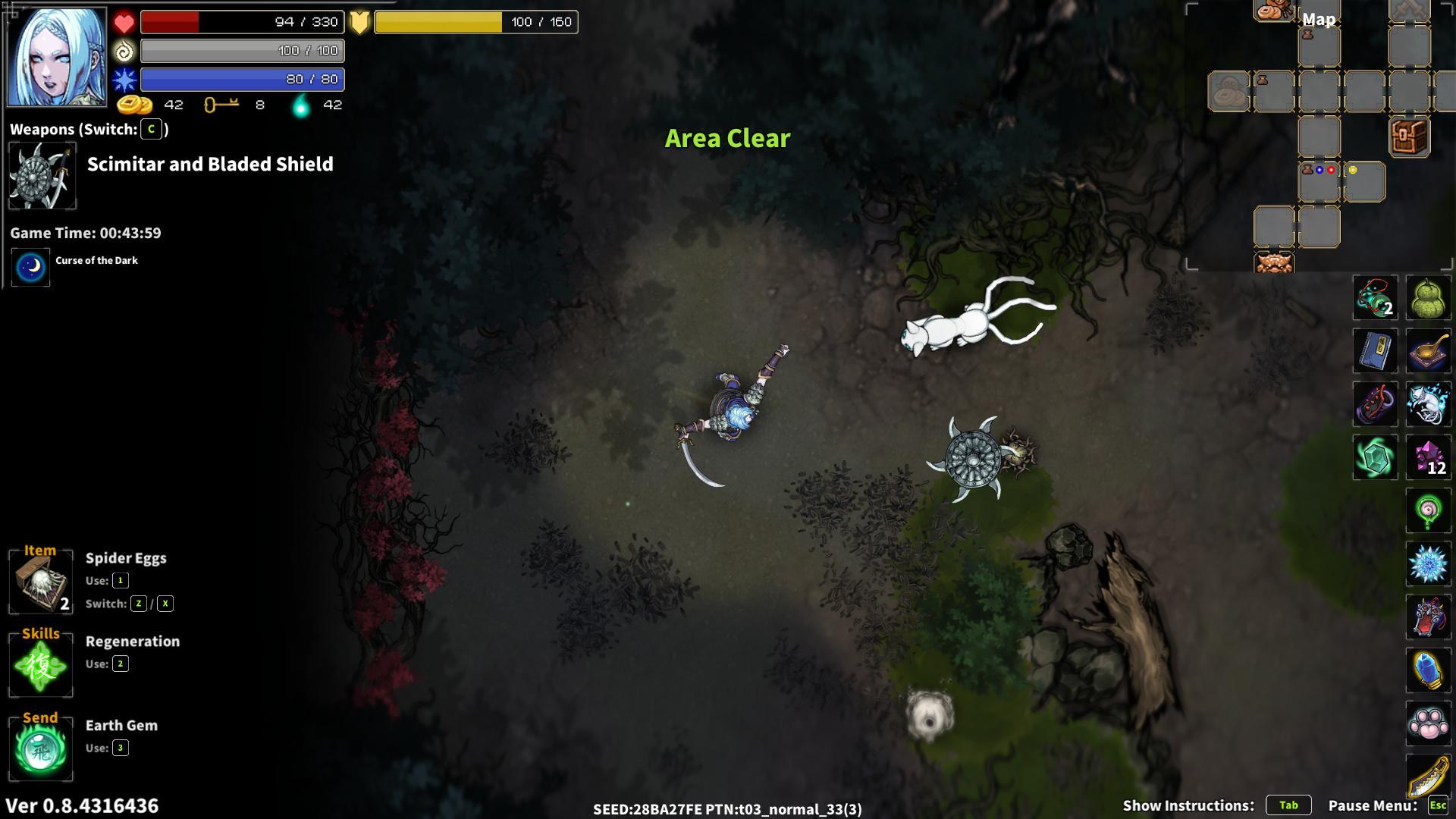Open the Map panel header
1456x819 pixels.
[1318, 19]
